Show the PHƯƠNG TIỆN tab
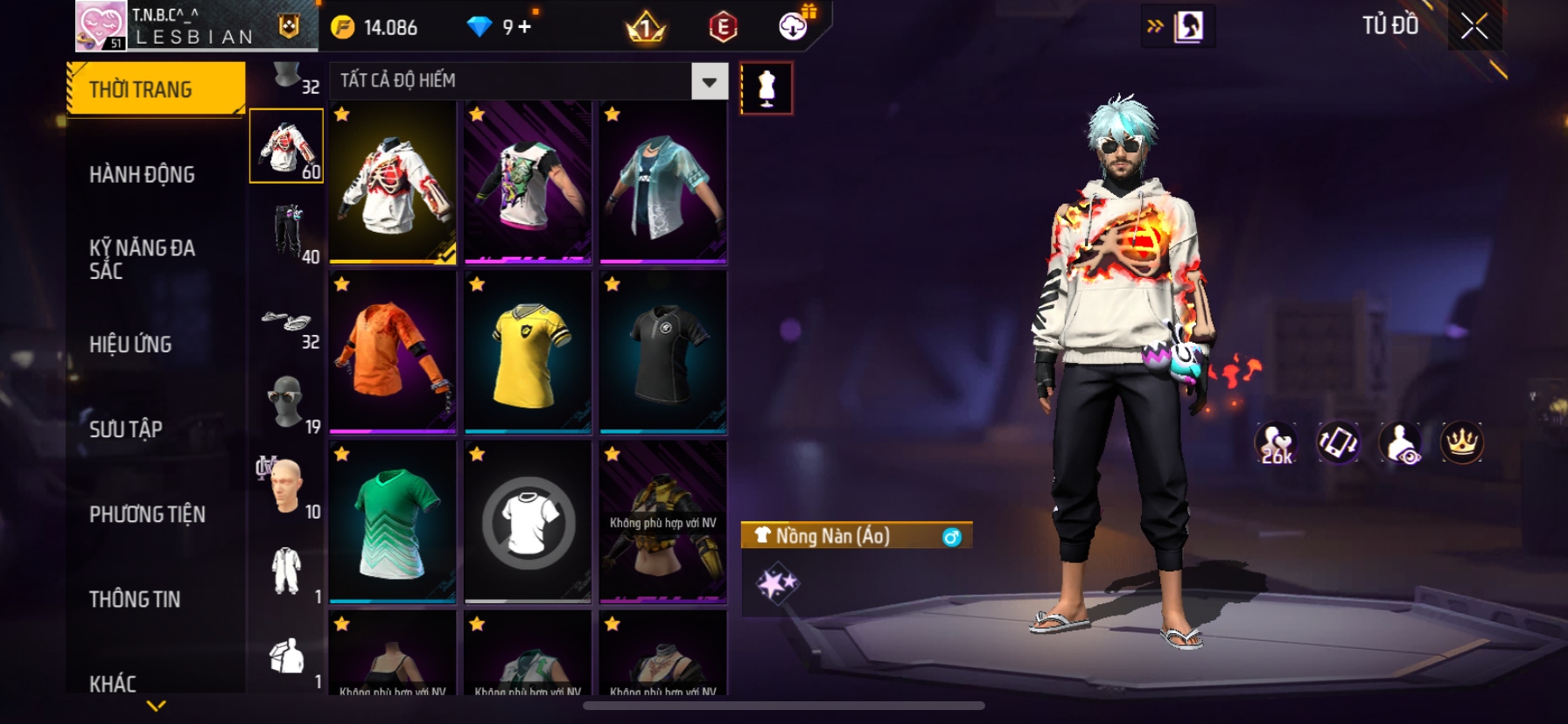This screenshot has width=1568, height=724. pyautogui.click(x=147, y=513)
